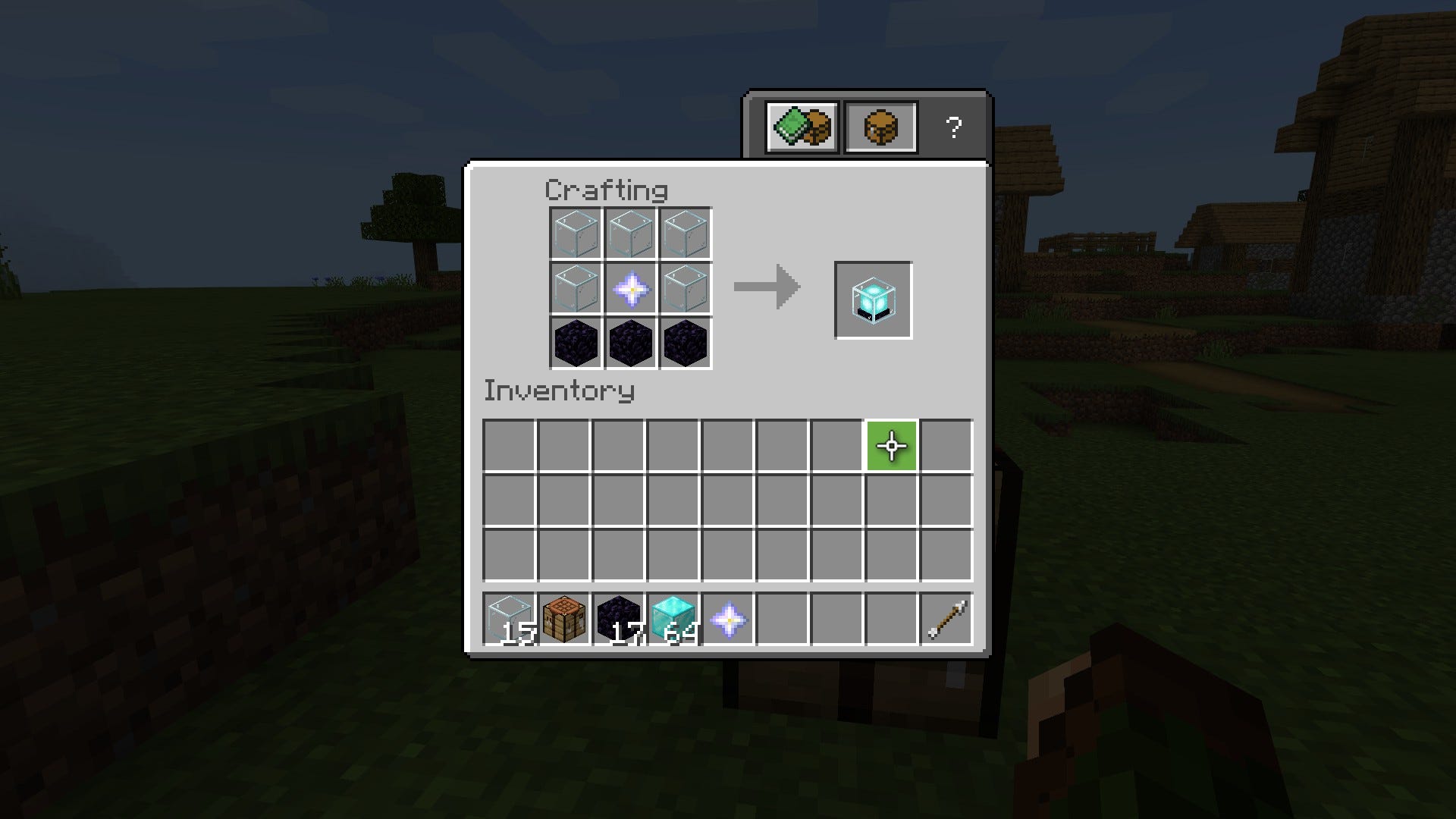Image resolution: width=1456 pixels, height=819 pixels.
Task: Toggle the recipe book open
Action: [x=802, y=127]
